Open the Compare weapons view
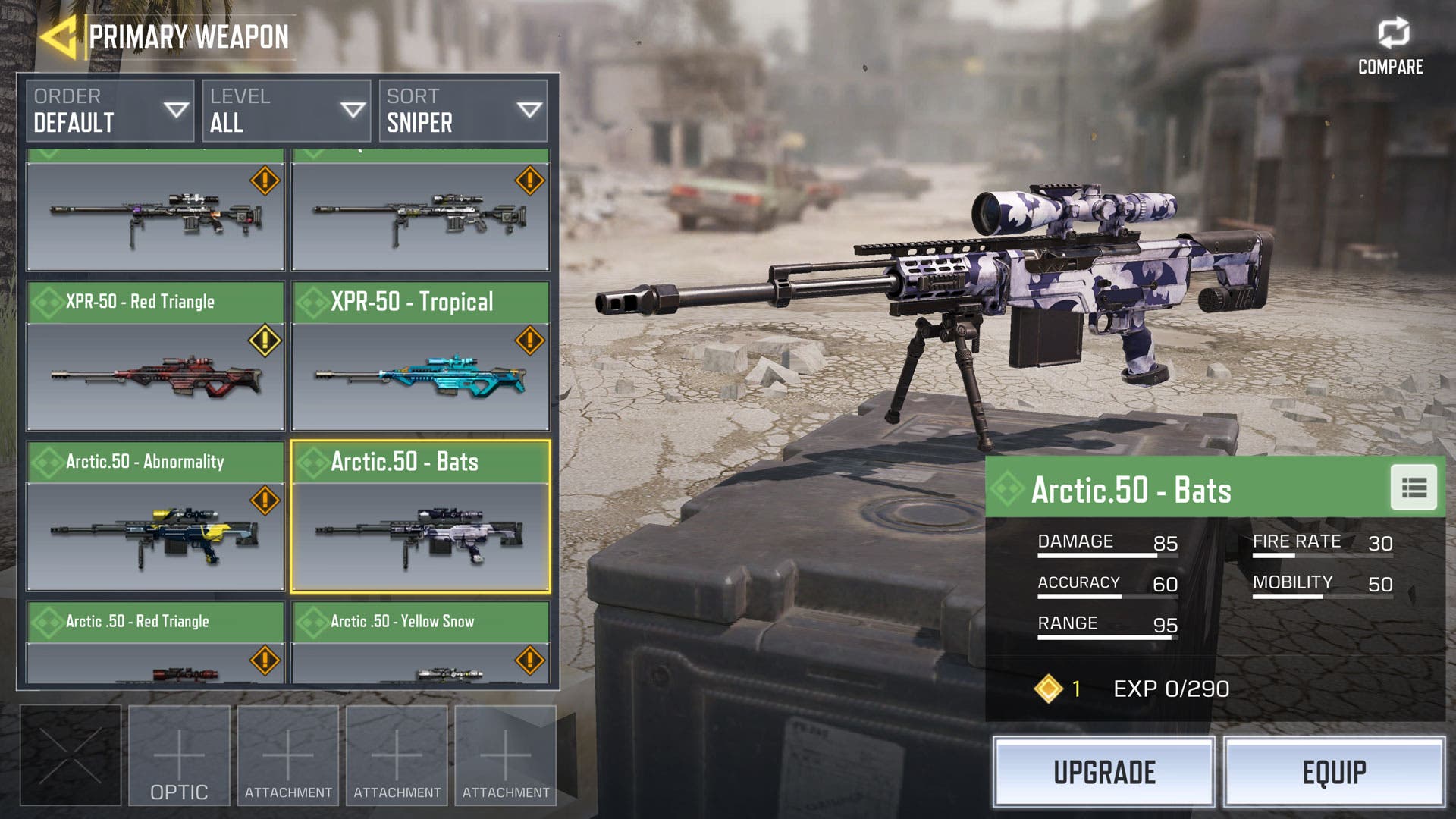The width and height of the screenshot is (1456, 819). click(x=1391, y=47)
